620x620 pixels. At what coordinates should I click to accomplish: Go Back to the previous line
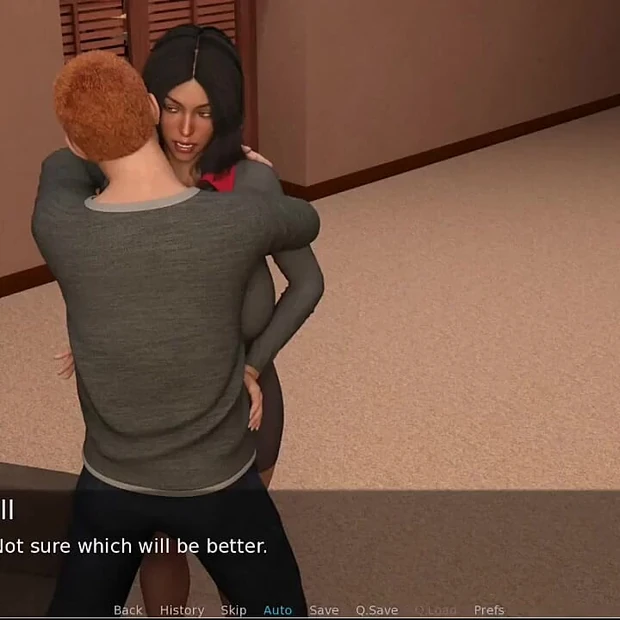[x=128, y=610]
